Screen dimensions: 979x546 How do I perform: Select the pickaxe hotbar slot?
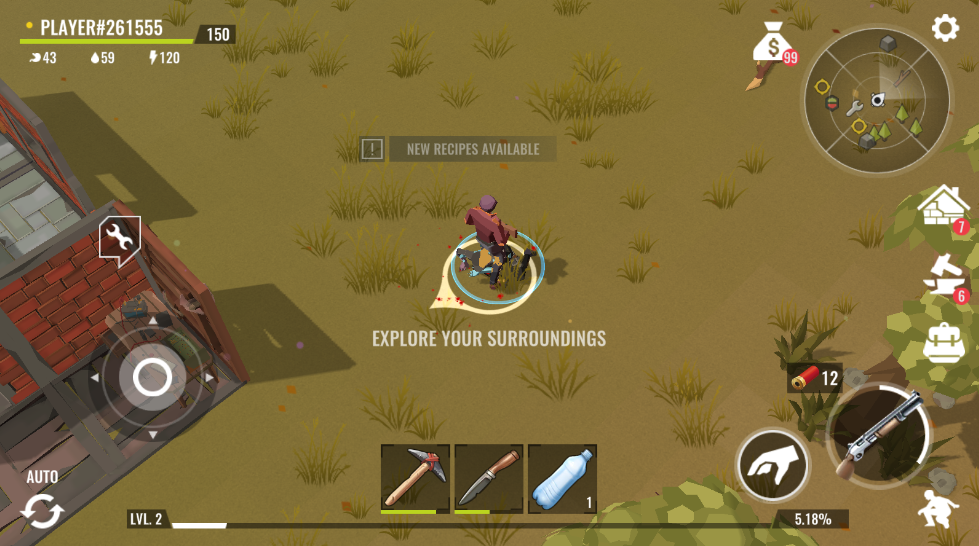(x=415, y=478)
